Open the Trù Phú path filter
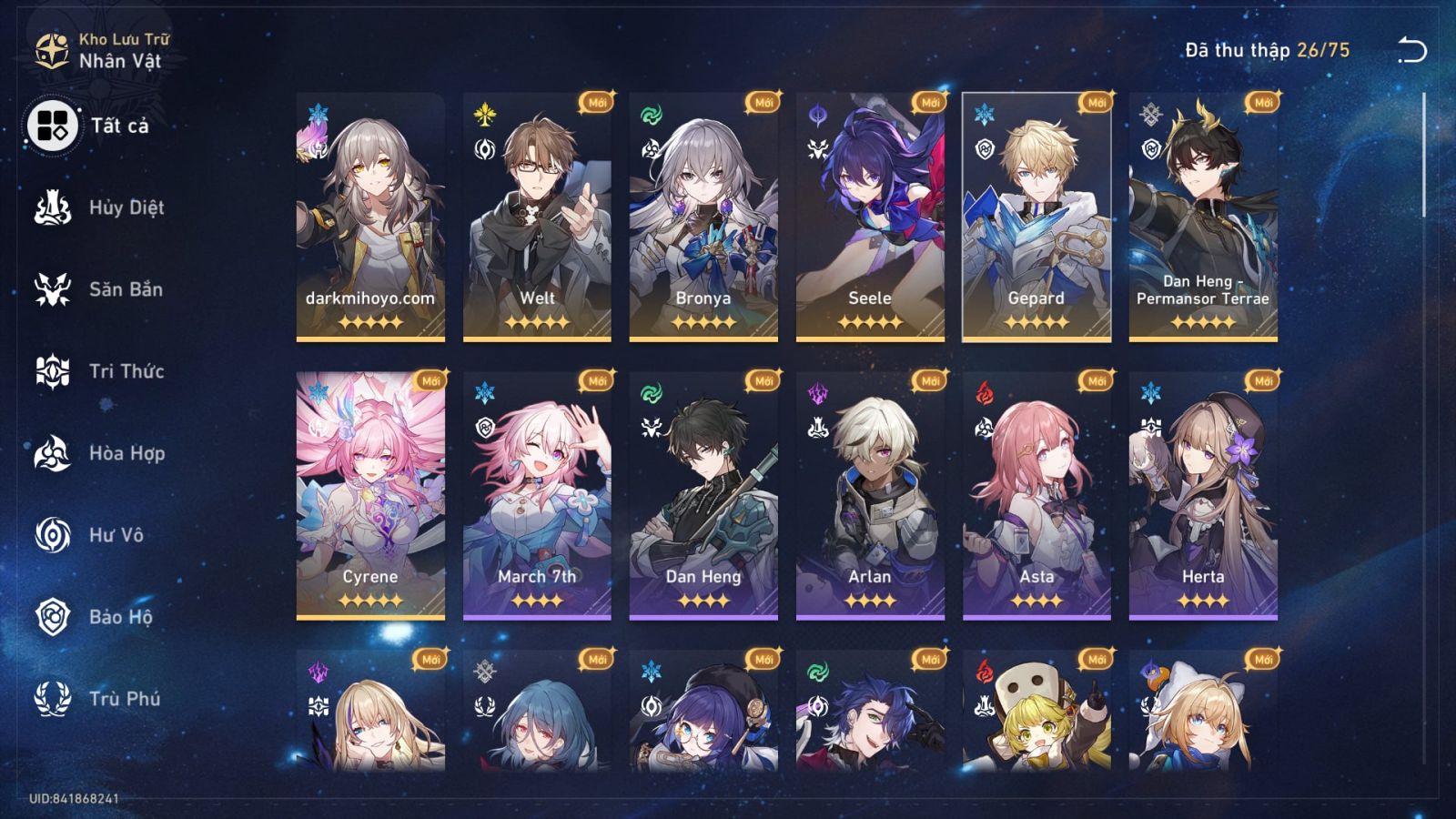The height and width of the screenshot is (819, 1456). [x=55, y=699]
